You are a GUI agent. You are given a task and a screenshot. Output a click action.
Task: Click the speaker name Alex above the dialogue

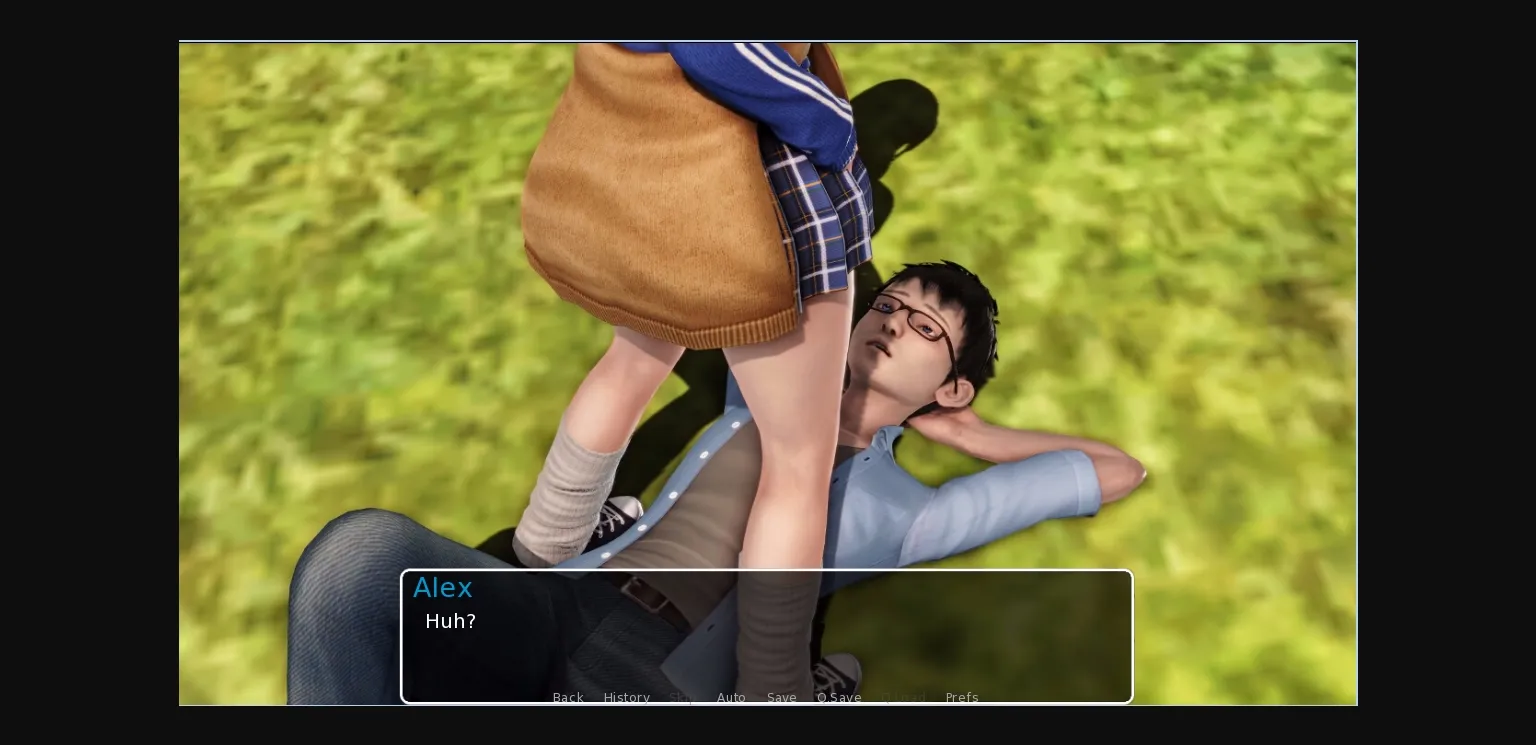(x=442, y=588)
